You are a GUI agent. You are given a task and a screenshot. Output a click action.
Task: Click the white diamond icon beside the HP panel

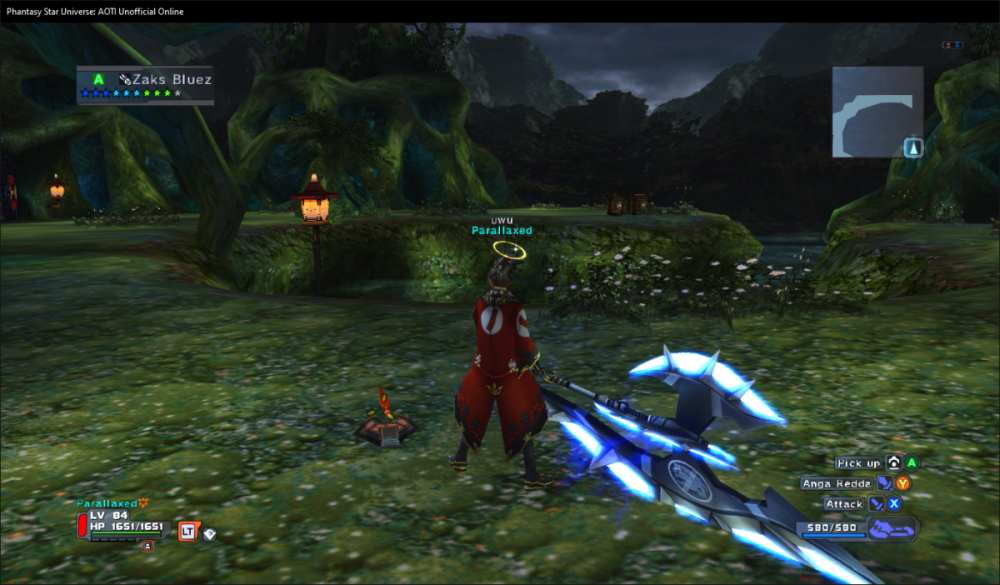pyautogui.click(x=210, y=534)
